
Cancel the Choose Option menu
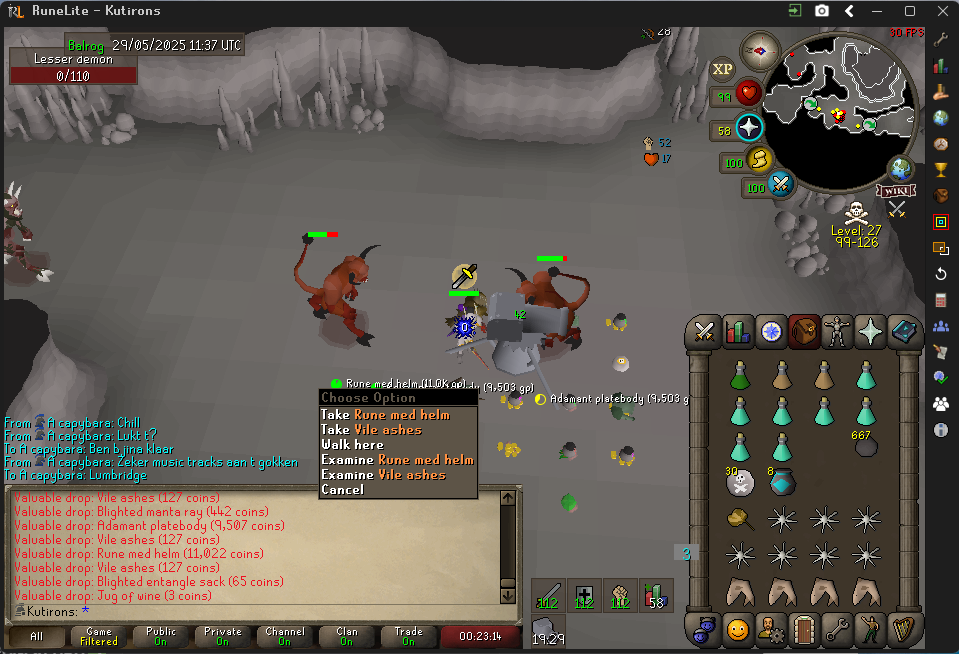(342, 489)
